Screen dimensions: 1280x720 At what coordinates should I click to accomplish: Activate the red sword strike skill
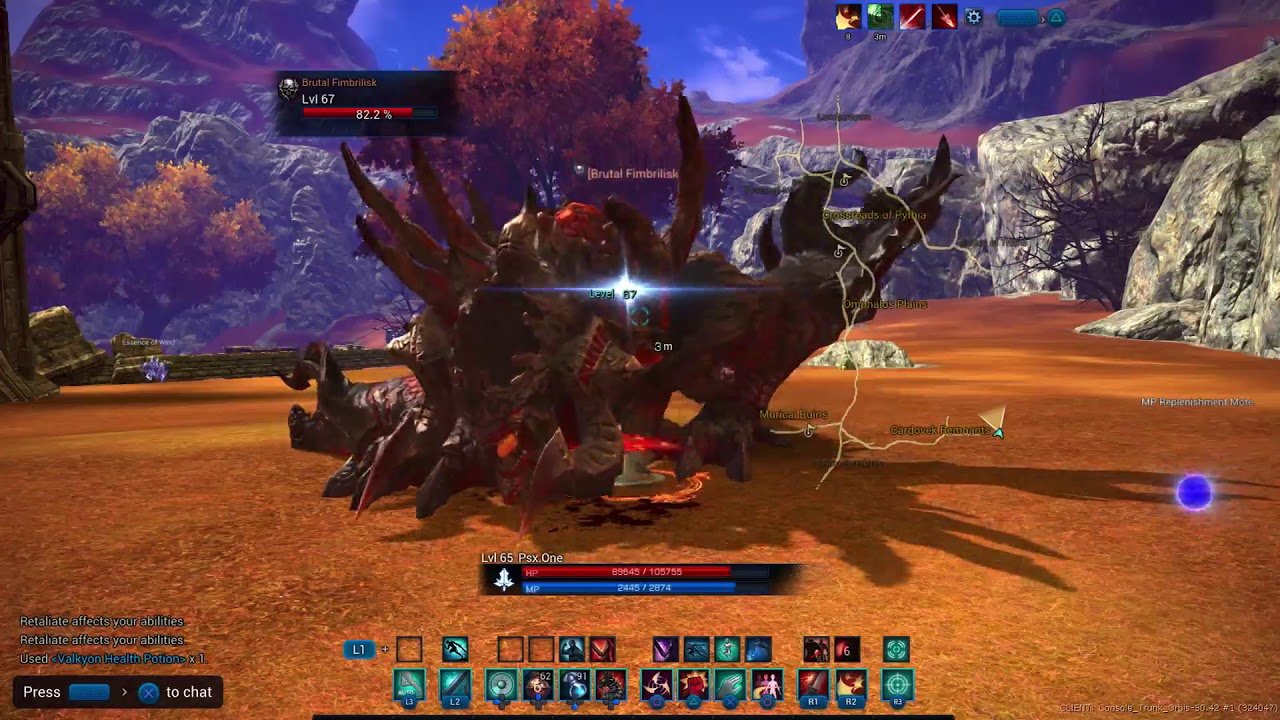point(813,685)
